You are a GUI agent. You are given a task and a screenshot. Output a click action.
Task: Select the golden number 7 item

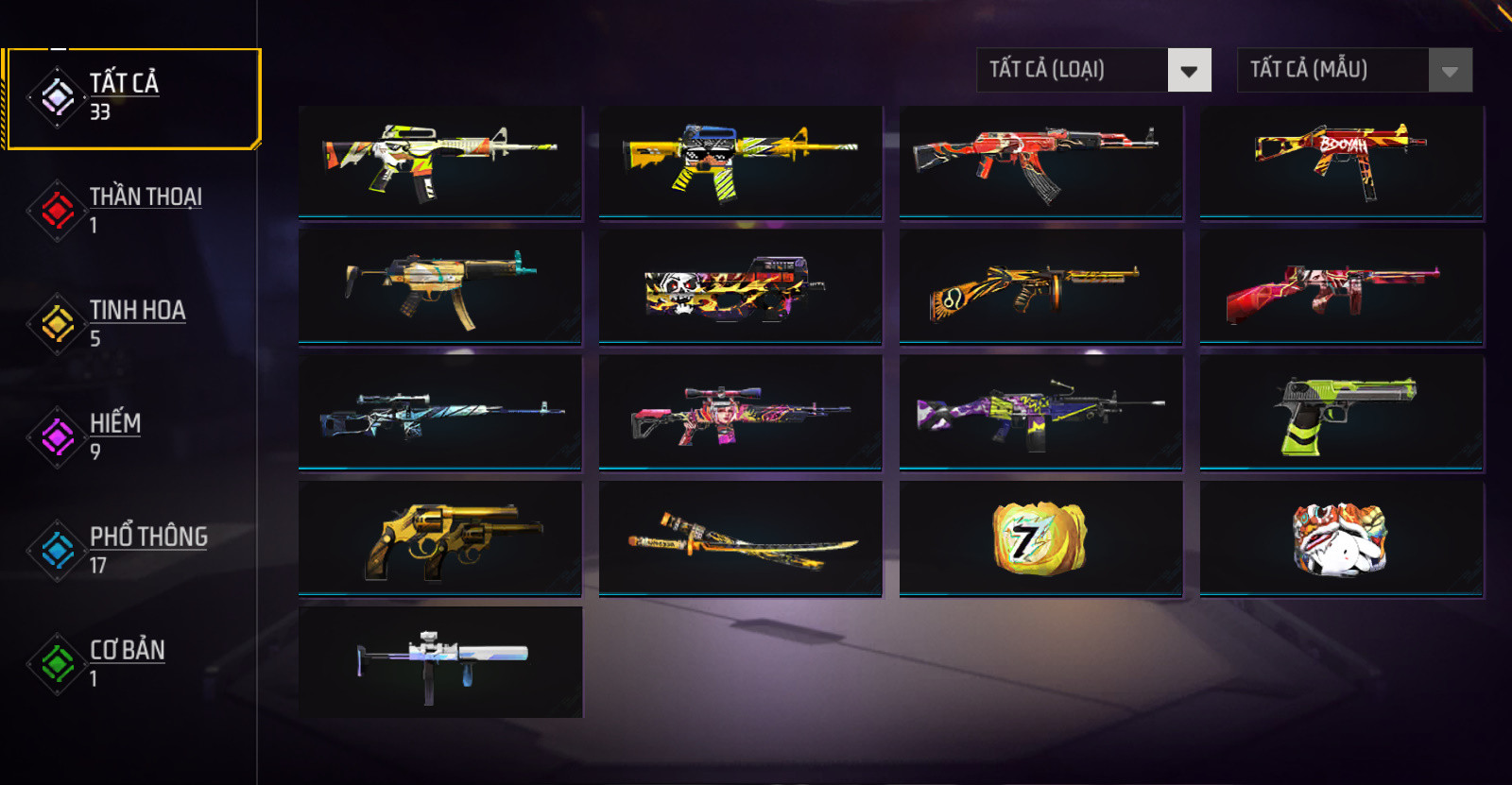click(1040, 538)
